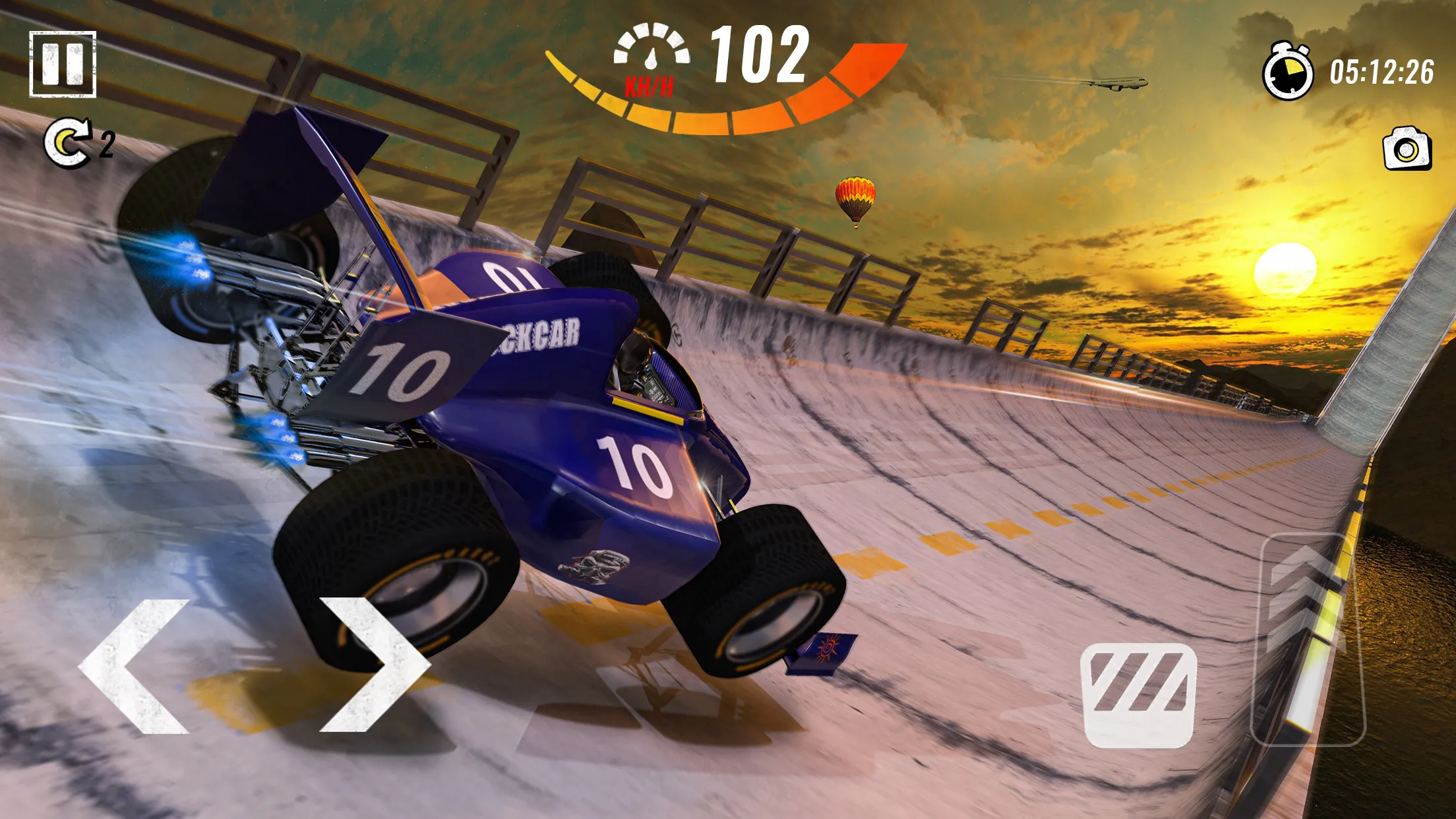Tap the timer reading 05:12:26
The image size is (1456, 819).
pos(1381,74)
